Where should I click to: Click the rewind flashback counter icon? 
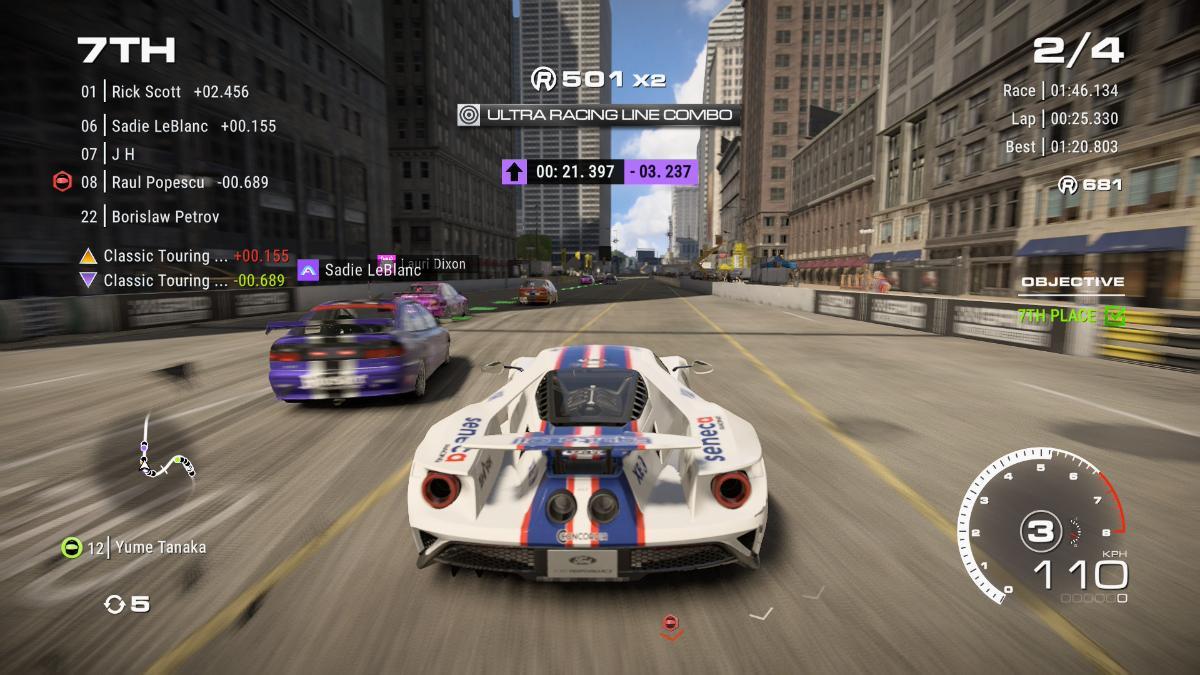[115, 604]
